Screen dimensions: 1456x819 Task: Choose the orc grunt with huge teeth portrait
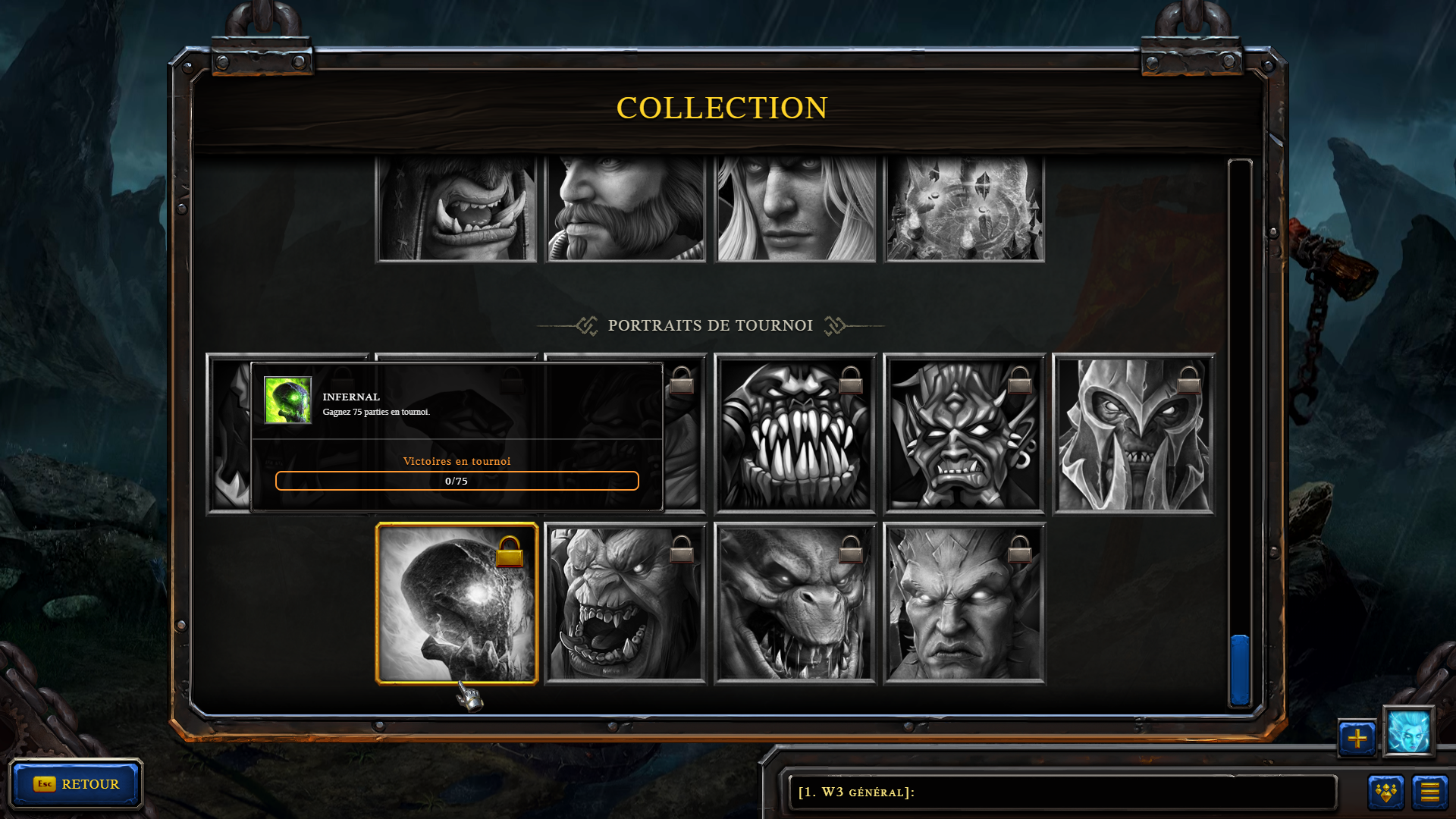coord(795,435)
